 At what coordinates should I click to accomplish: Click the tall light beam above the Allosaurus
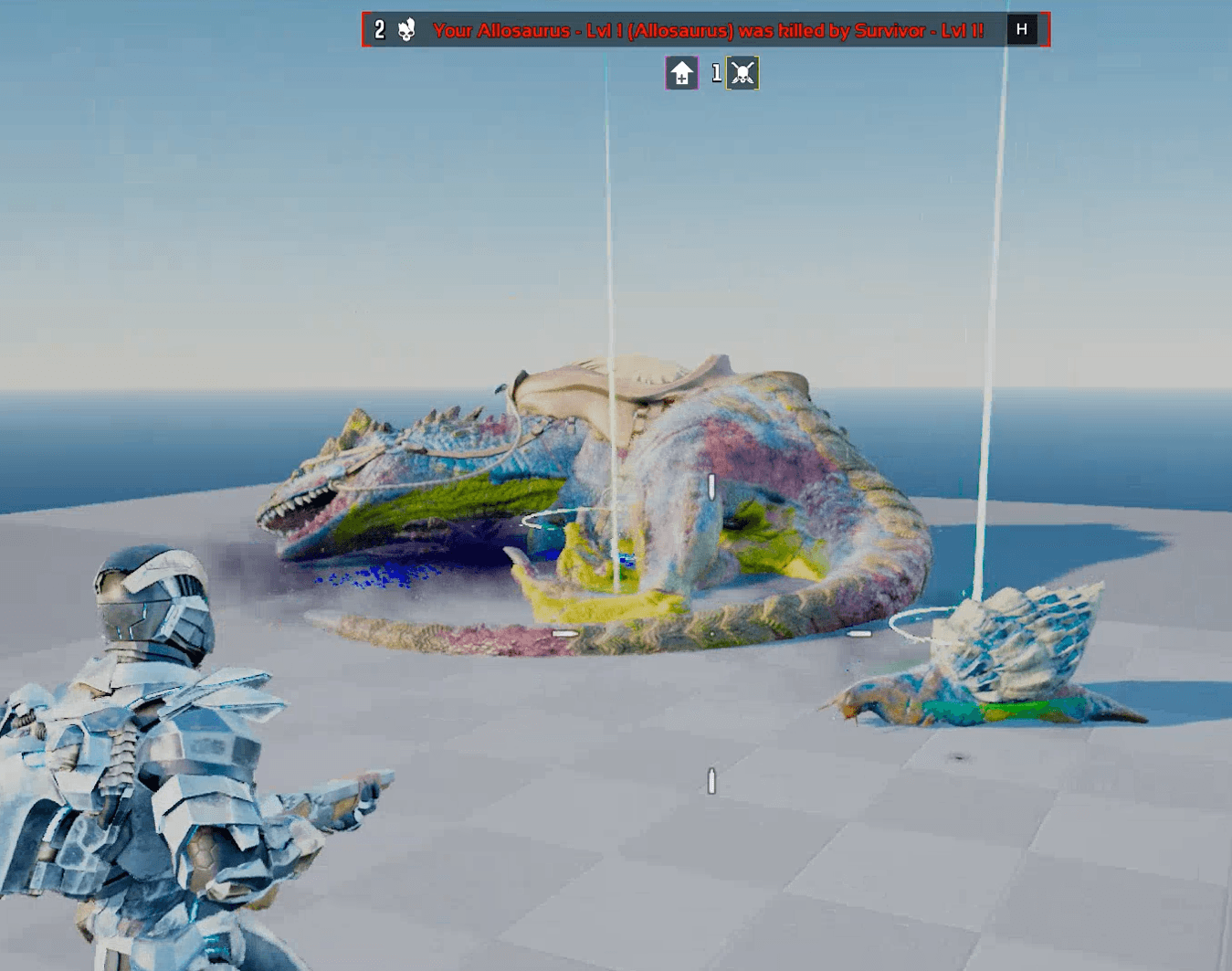tap(606, 228)
